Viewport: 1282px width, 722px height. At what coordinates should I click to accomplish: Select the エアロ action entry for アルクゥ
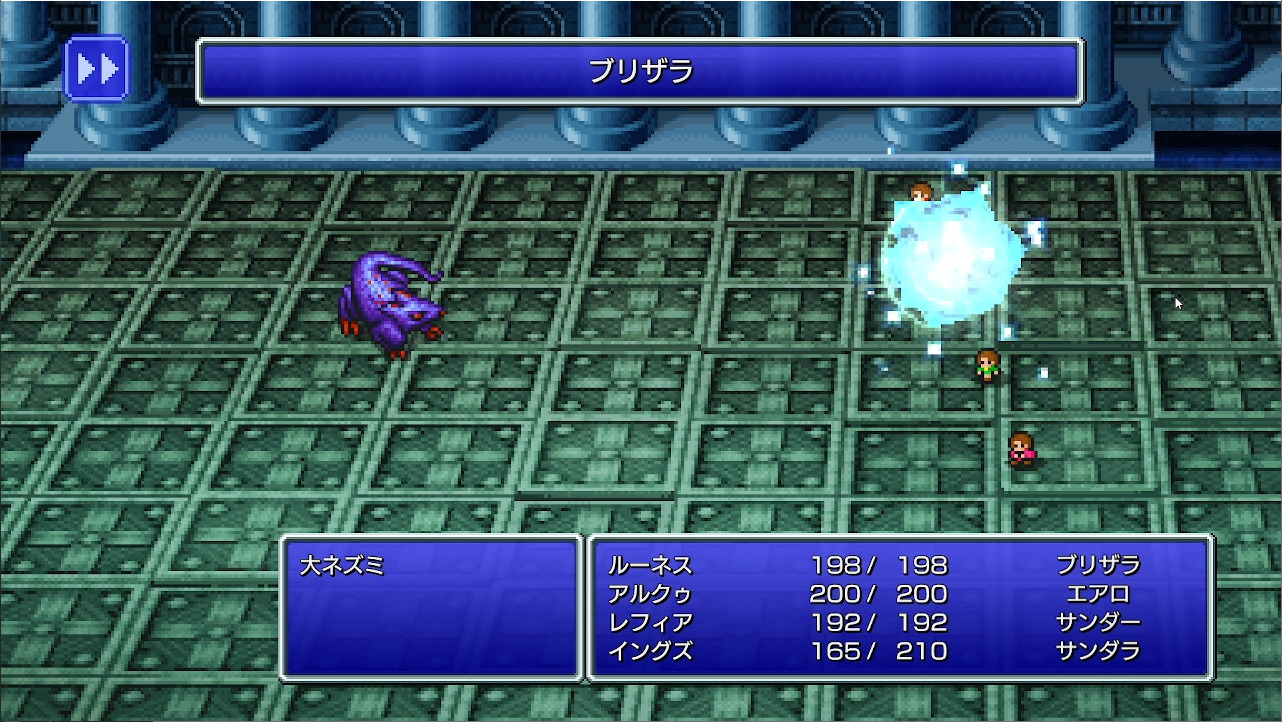[x=1098, y=593]
